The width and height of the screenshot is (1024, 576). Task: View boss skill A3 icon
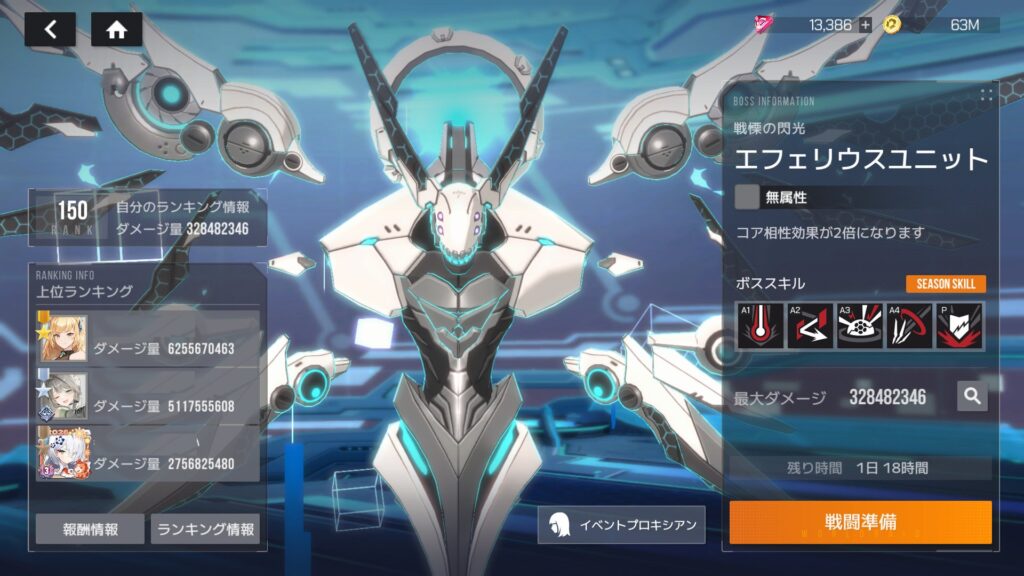[859, 326]
